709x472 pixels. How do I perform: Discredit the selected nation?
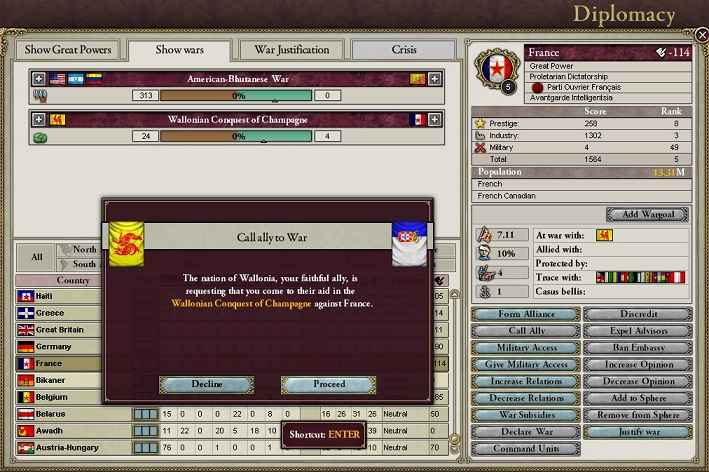[638, 314]
